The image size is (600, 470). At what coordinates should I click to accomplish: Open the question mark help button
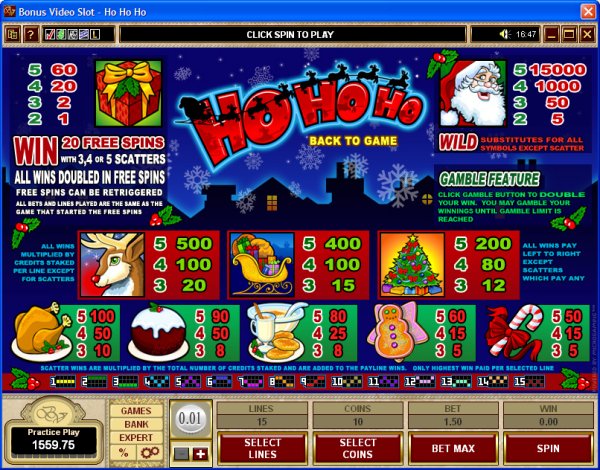click(29, 35)
